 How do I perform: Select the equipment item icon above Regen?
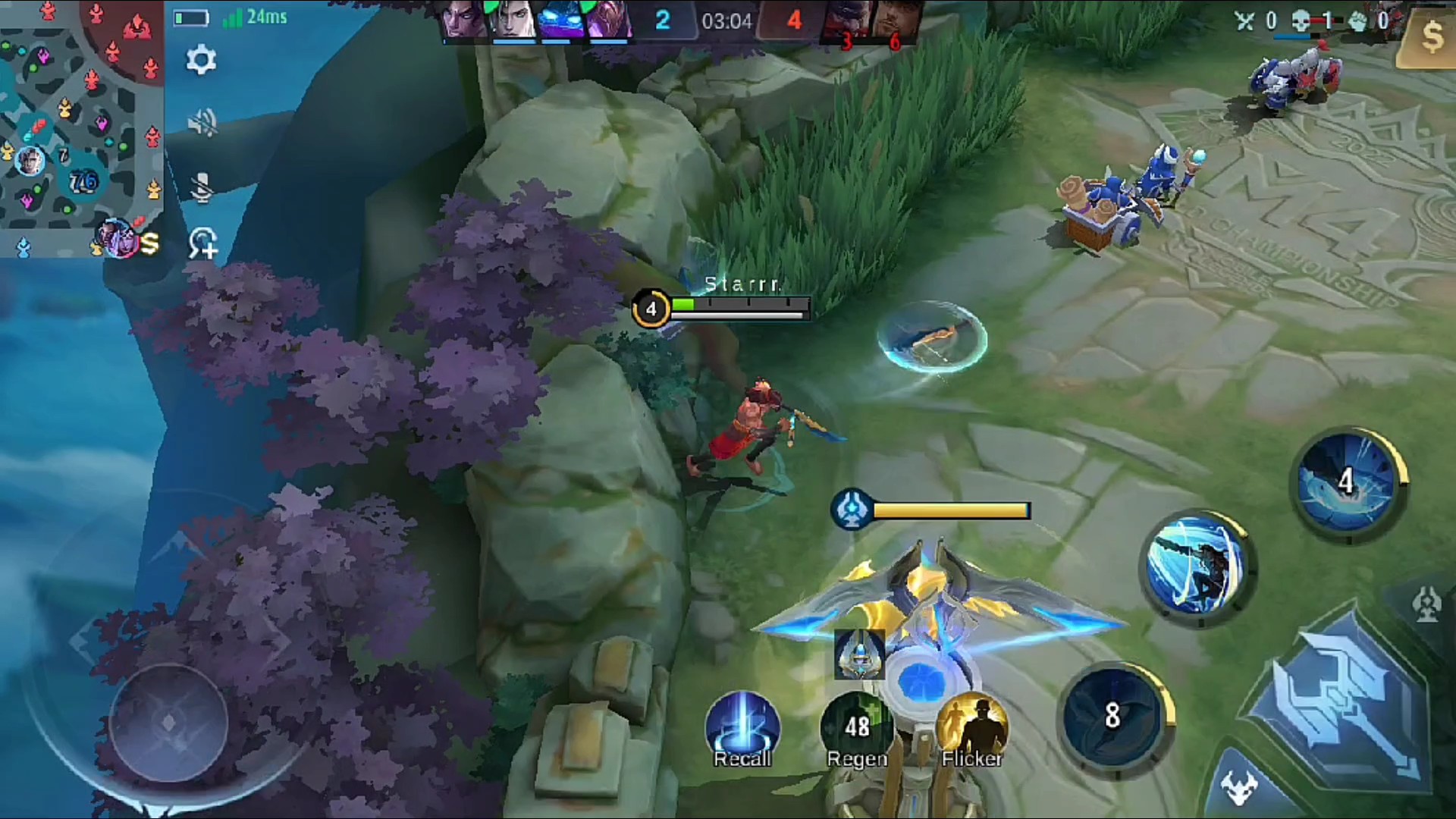coord(860,654)
